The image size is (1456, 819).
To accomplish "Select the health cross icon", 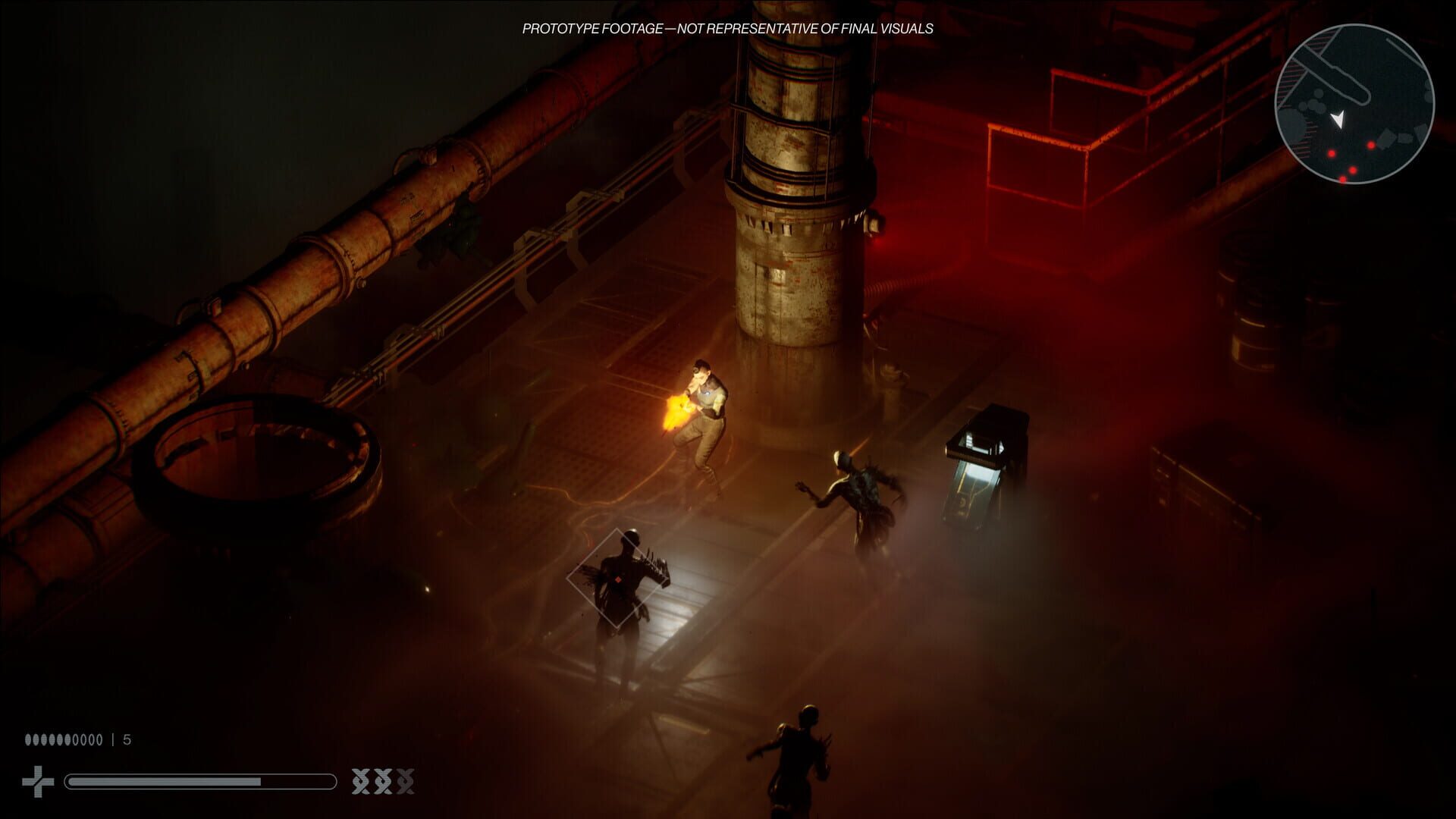I will coord(38,781).
